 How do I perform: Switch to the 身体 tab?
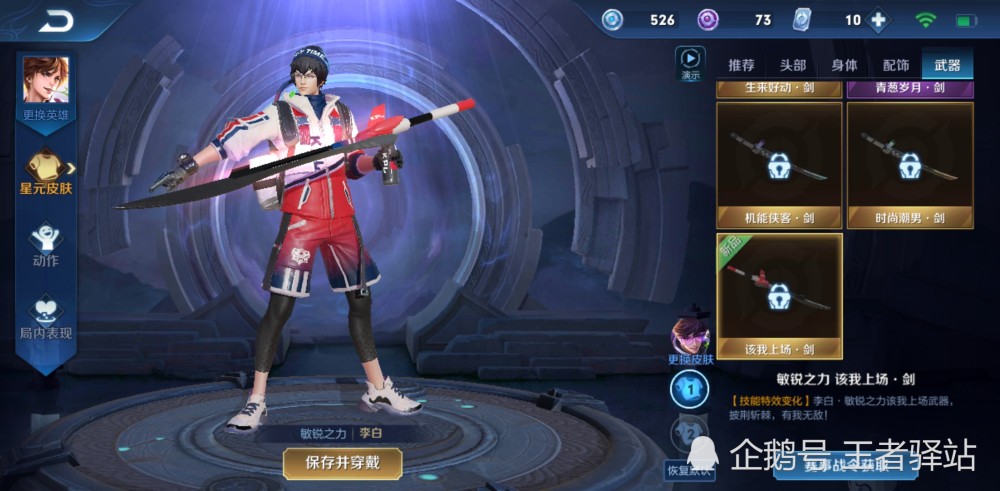point(844,65)
